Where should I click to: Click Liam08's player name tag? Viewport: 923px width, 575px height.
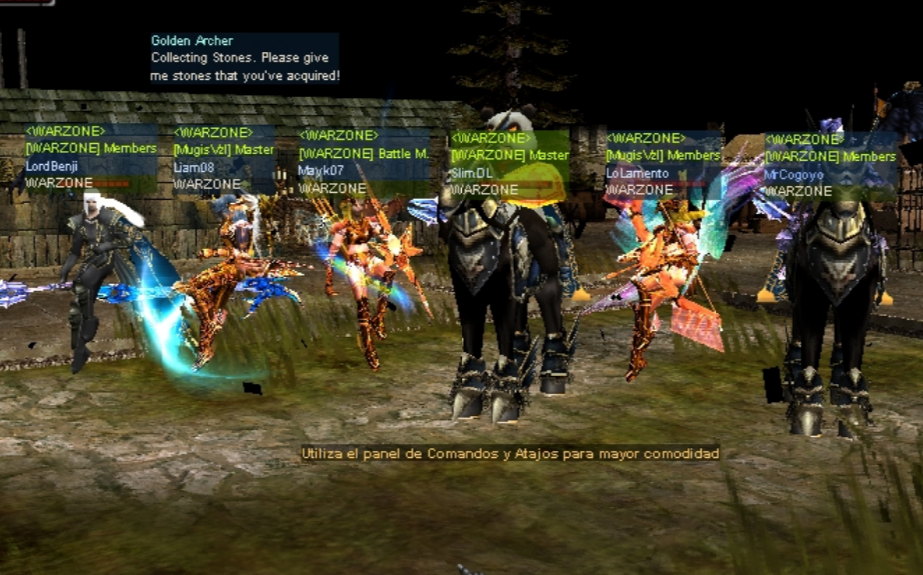tap(194, 167)
